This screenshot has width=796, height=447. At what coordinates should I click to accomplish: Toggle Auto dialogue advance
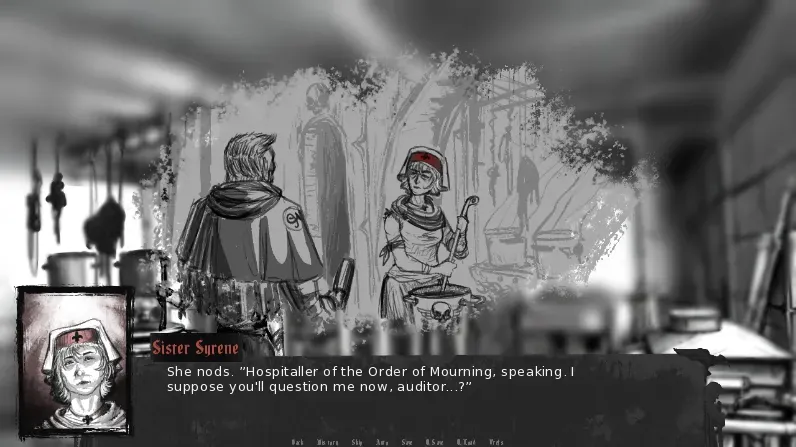[382, 442]
